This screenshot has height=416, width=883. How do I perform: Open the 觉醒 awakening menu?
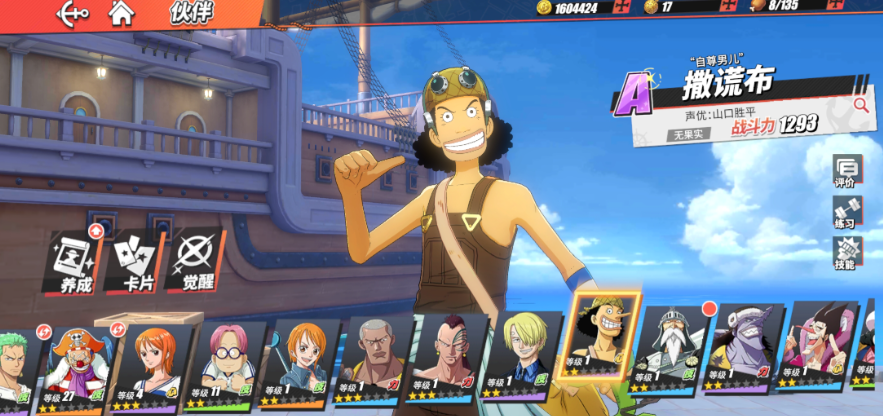point(196,262)
